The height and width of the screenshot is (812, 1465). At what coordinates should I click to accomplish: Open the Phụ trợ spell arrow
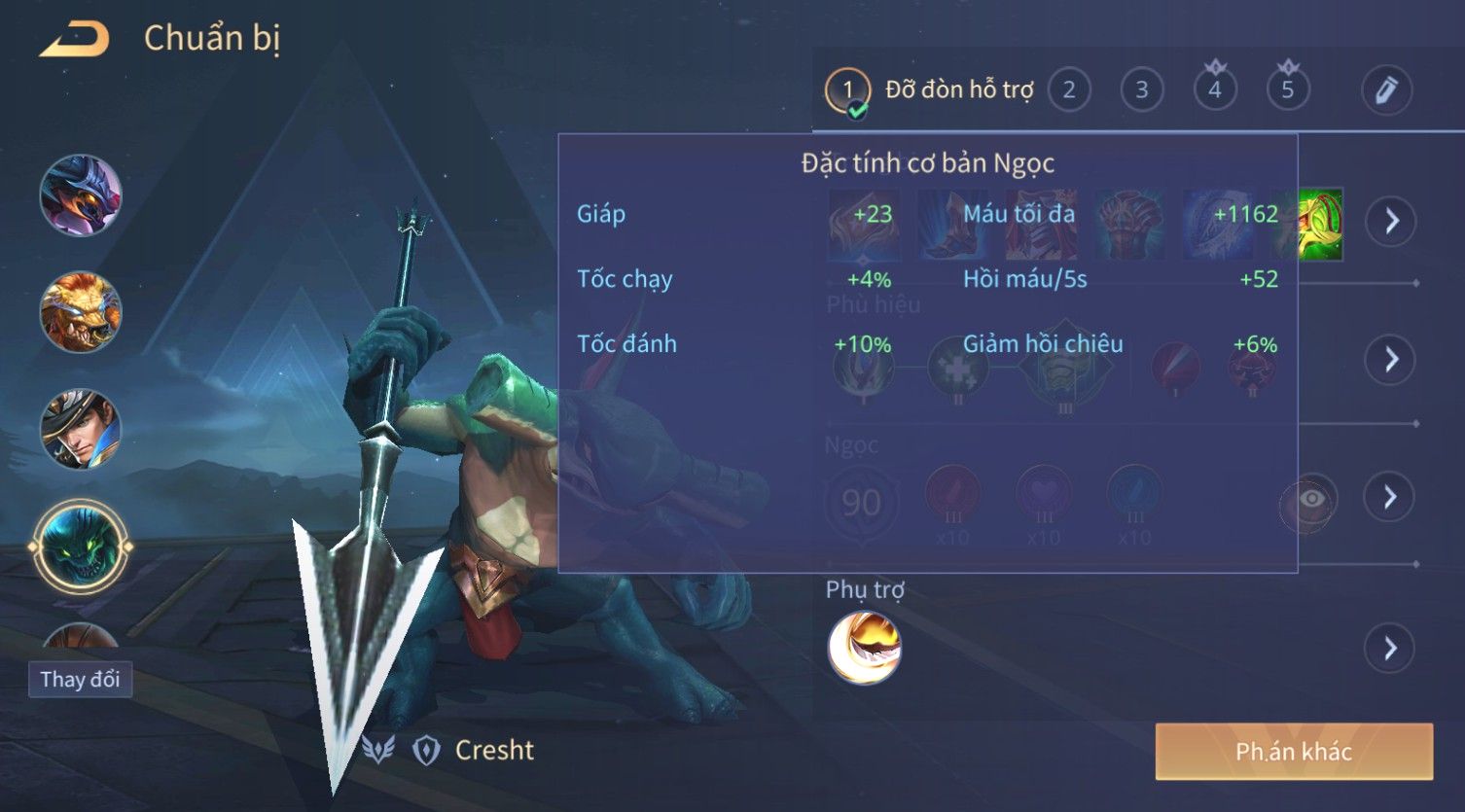(x=1391, y=648)
